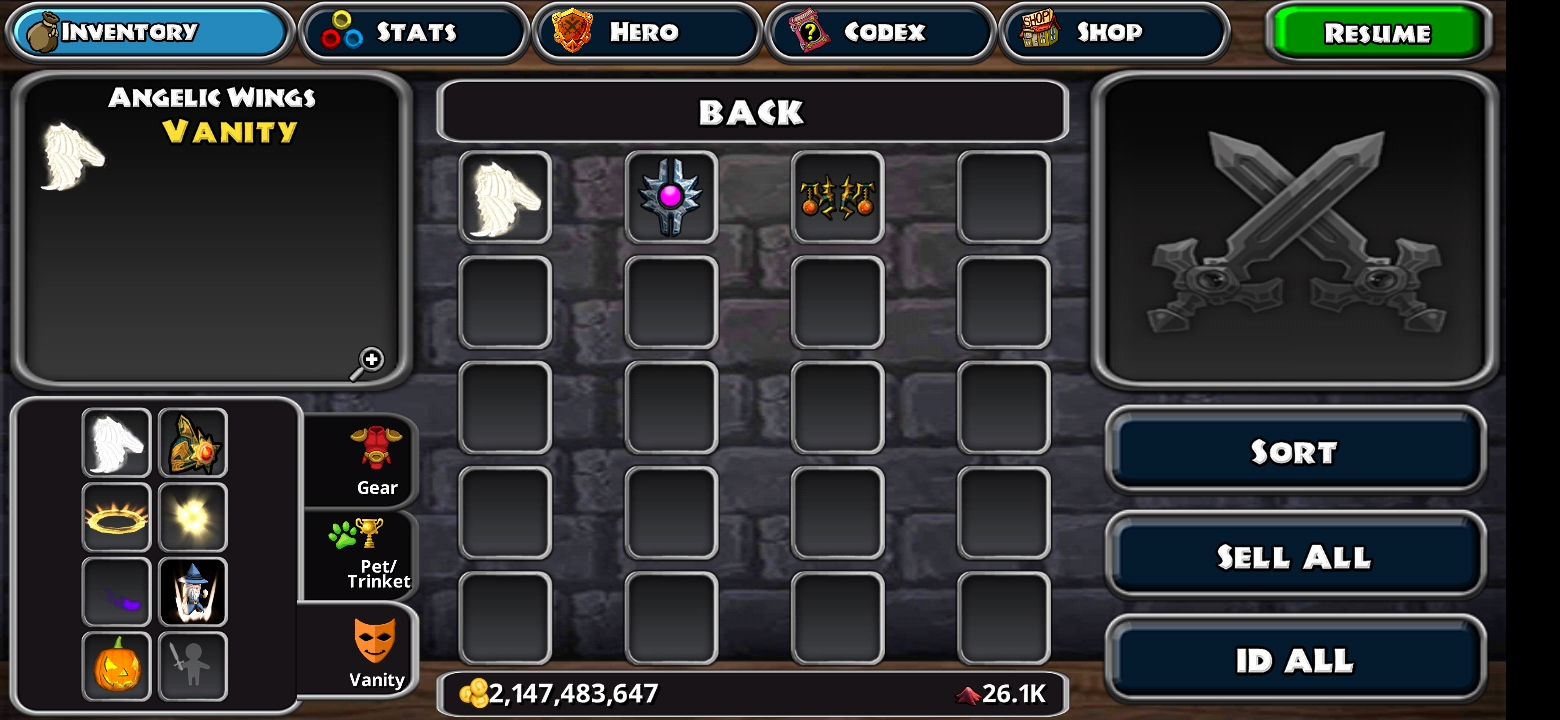Viewport: 1560px width, 720px height.
Task: Select the Vanity category tab
Action: 375,652
